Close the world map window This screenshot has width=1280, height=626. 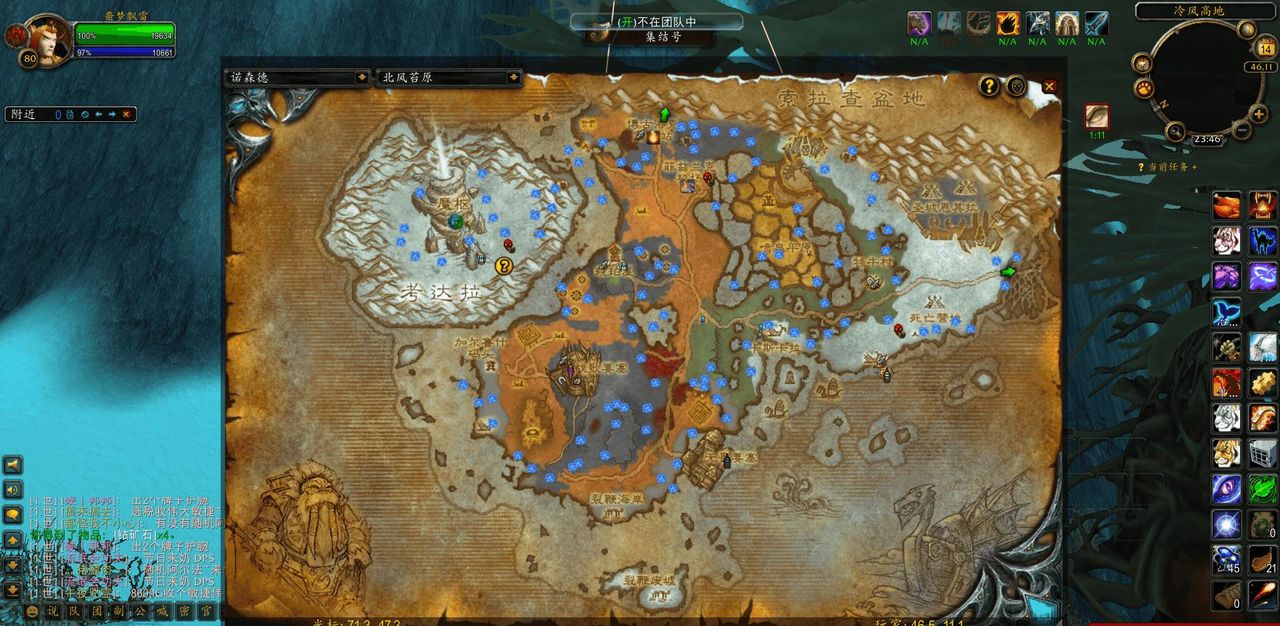pyautogui.click(x=1049, y=87)
